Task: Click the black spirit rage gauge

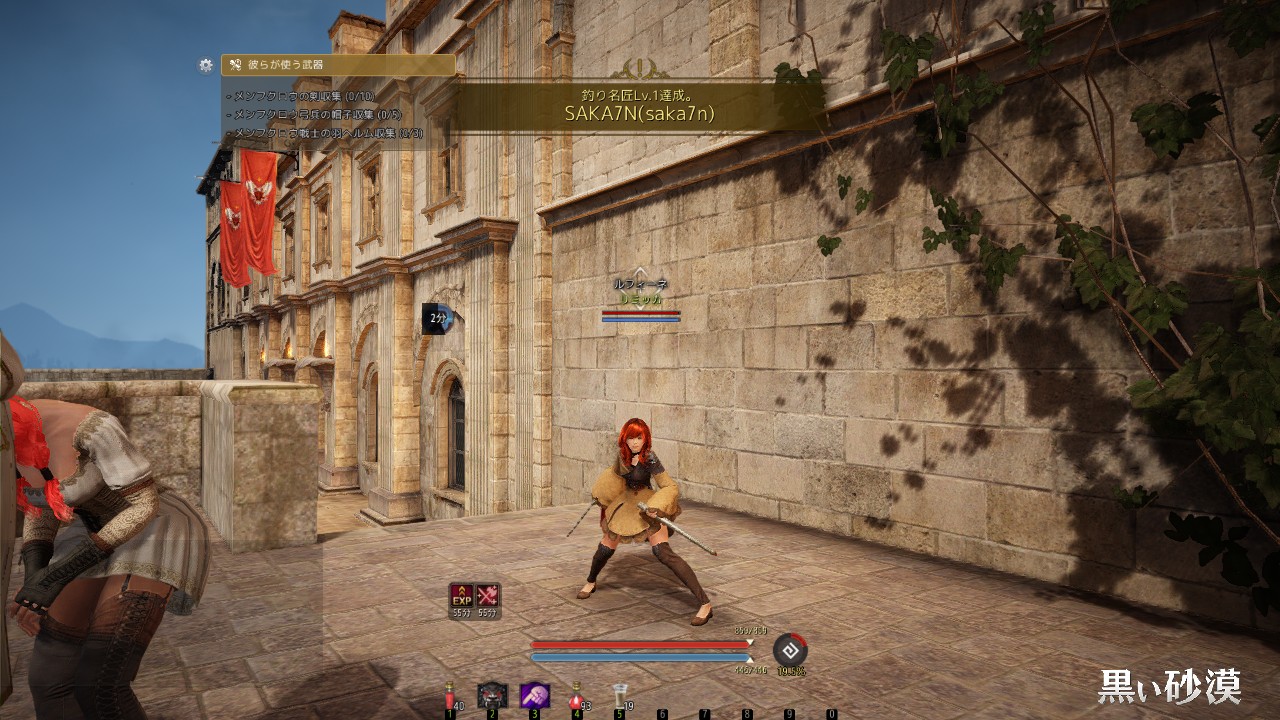Action: coord(790,649)
